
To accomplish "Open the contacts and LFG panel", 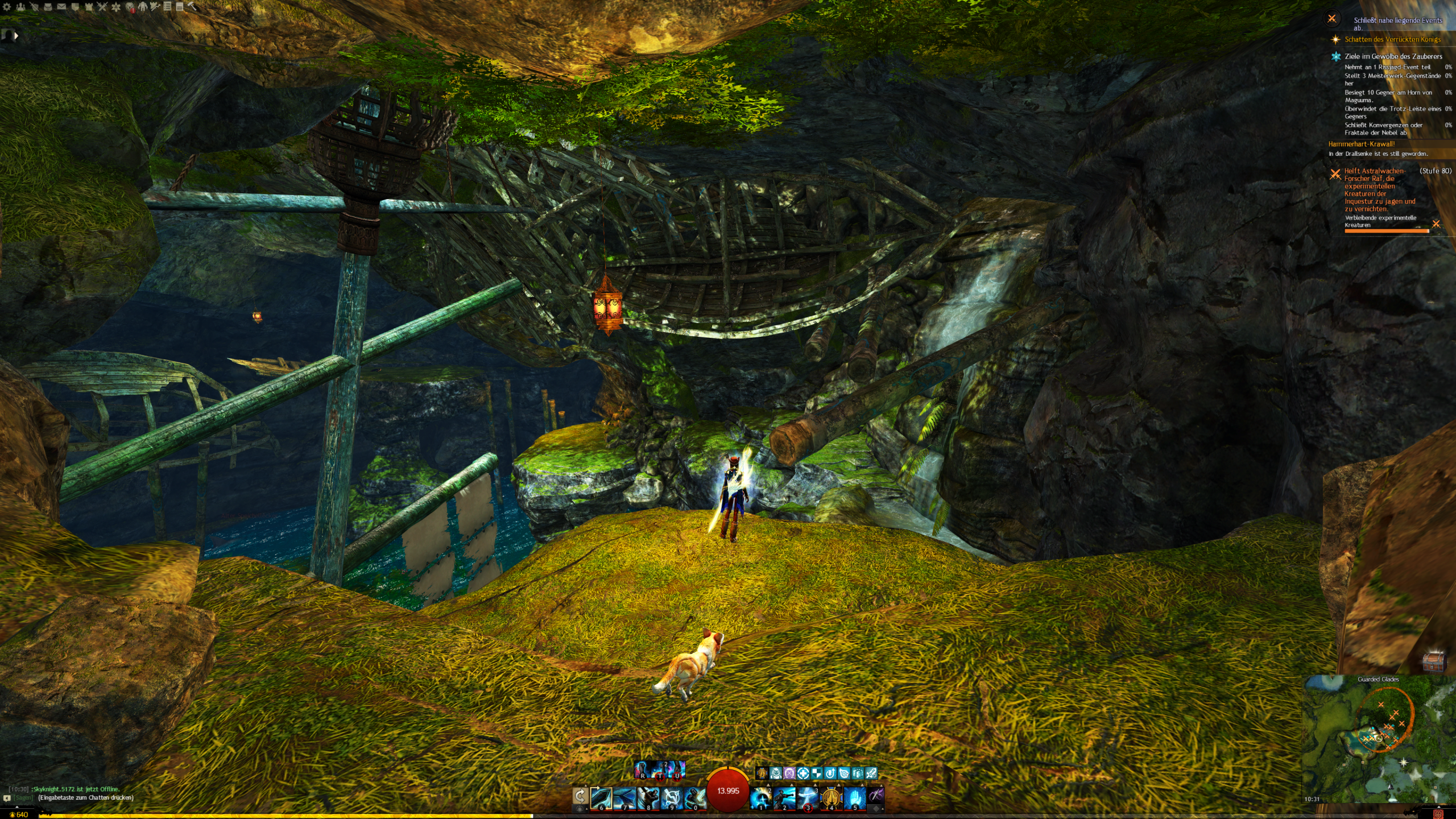I will (x=21, y=7).
